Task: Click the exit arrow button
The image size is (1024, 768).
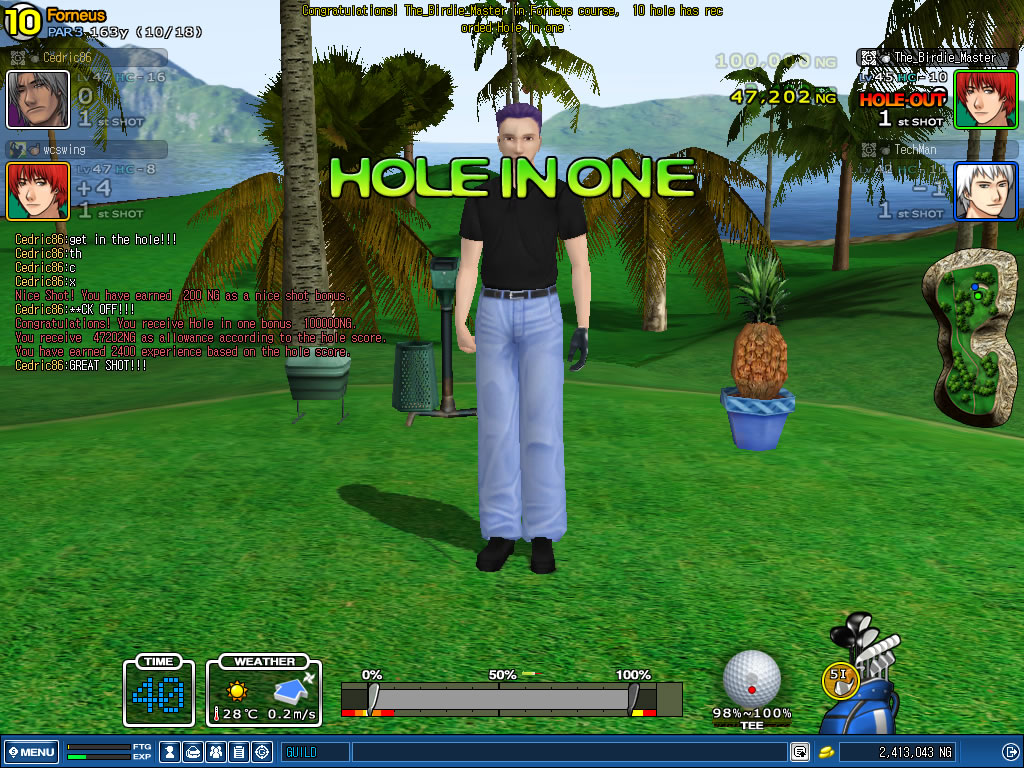Action: 1010,751
